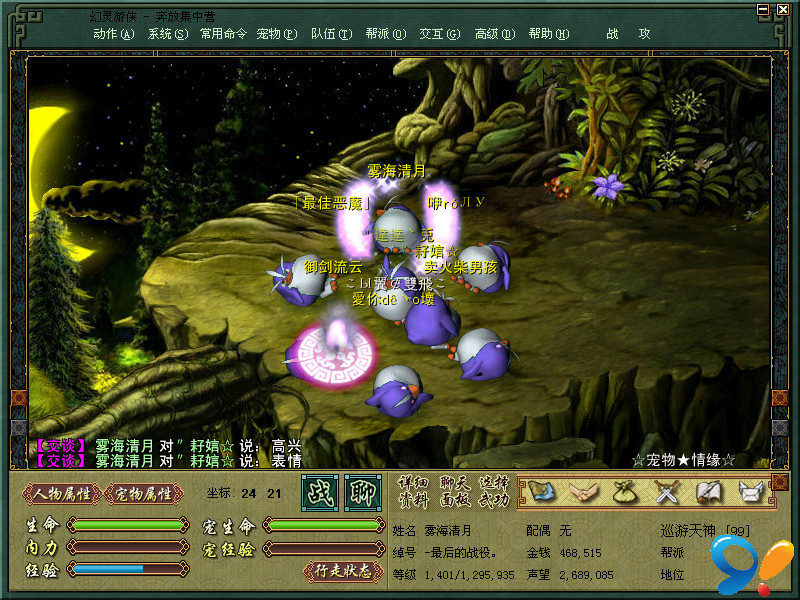Open the 帮助 (Help) menu

coord(548,33)
